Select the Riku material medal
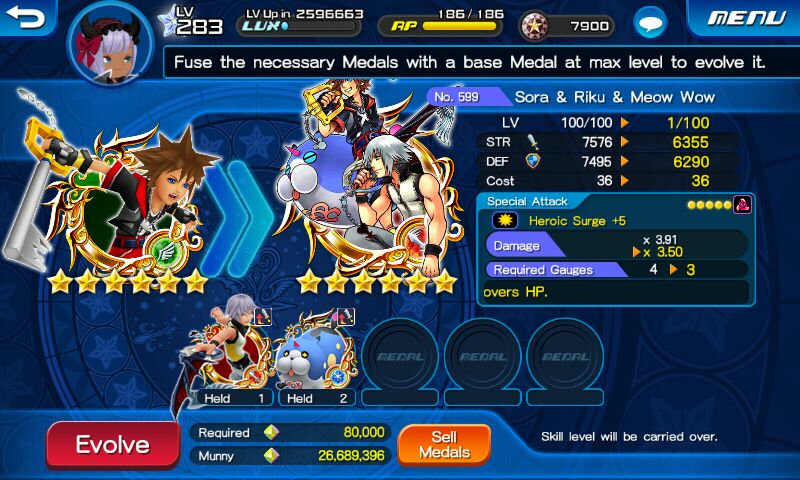 (235, 350)
